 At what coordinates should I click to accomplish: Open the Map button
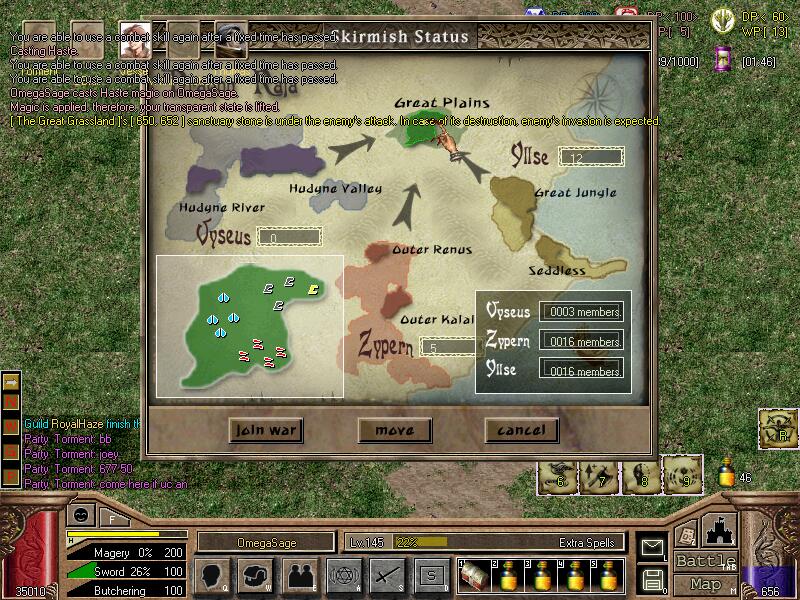[x=706, y=584]
